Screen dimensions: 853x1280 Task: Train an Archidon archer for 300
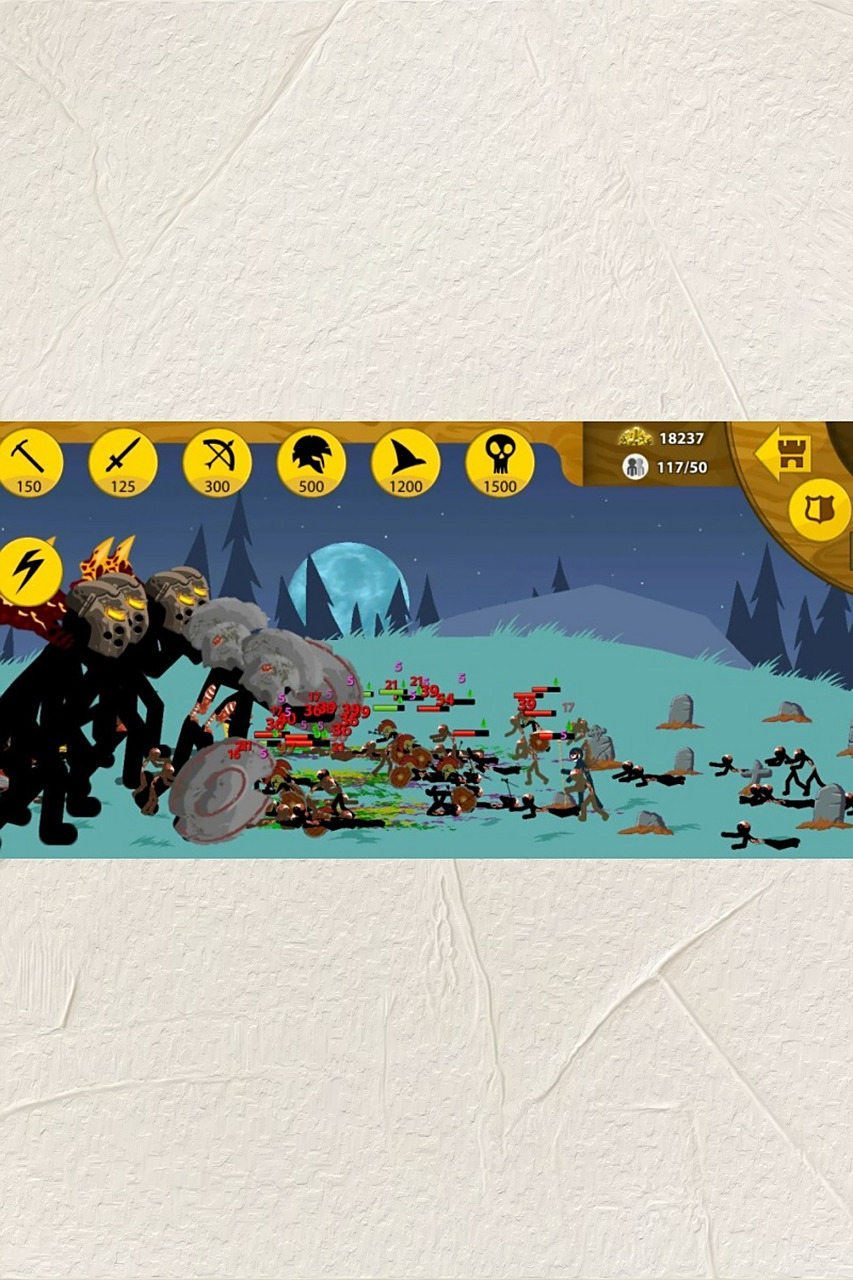217,463
